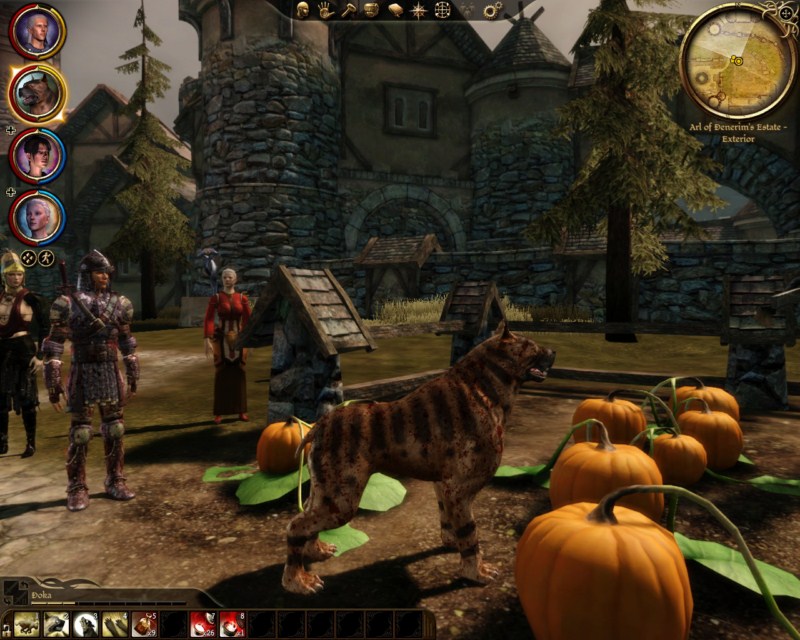
Task: Use the red item in hotbar slot eight
Action: [231, 624]
